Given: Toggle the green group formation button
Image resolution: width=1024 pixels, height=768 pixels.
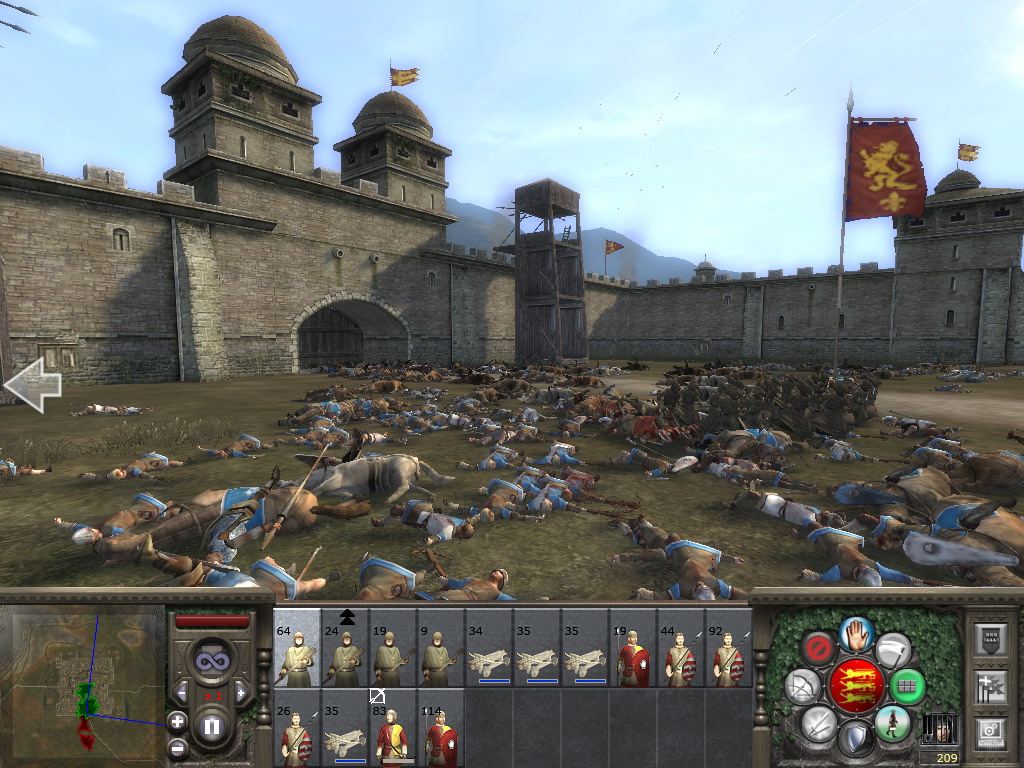Looking at the screenshot, I should [908, 686].
